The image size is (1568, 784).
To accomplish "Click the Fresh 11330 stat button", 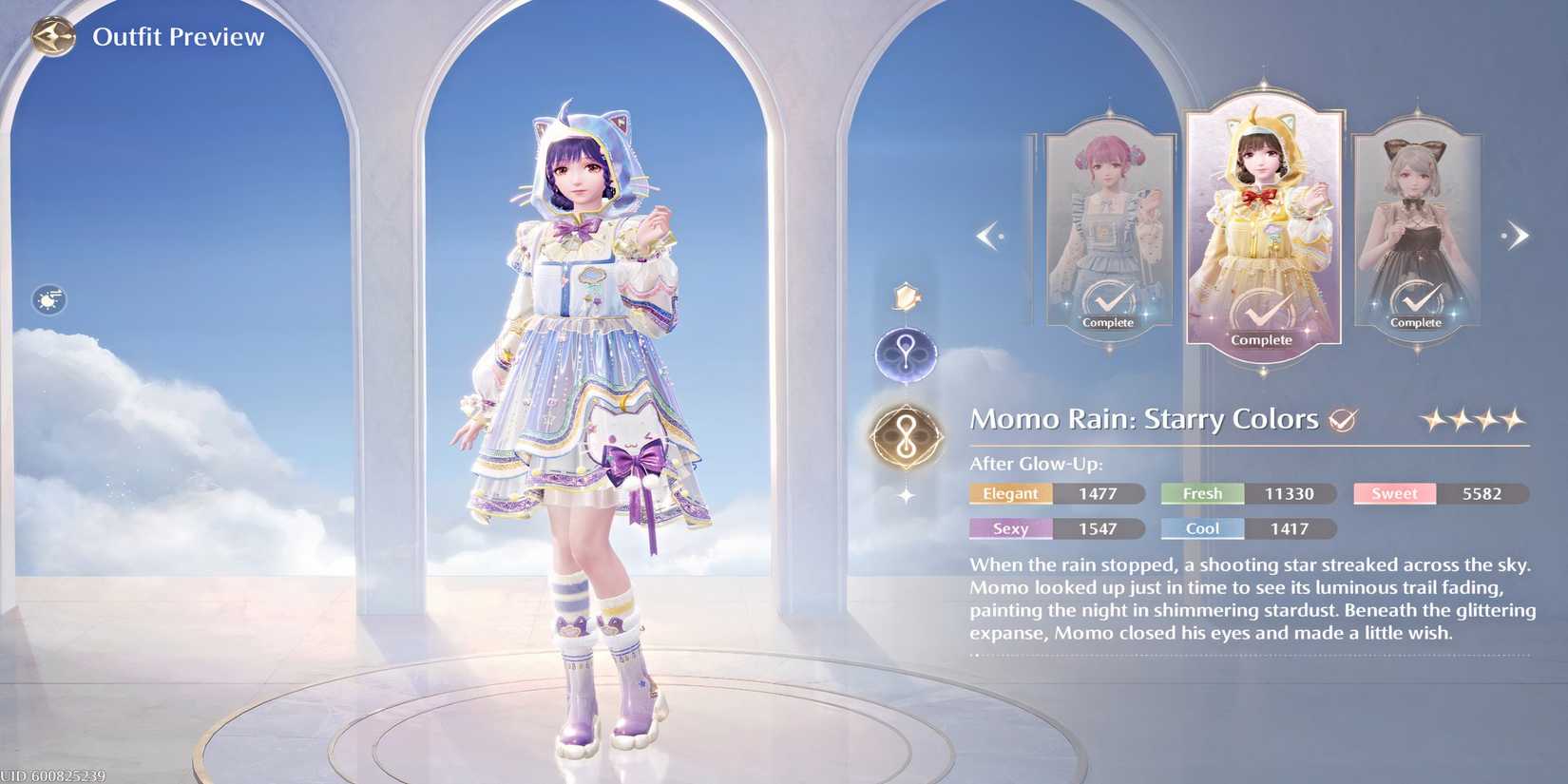I will click(x=1247, y=493).
